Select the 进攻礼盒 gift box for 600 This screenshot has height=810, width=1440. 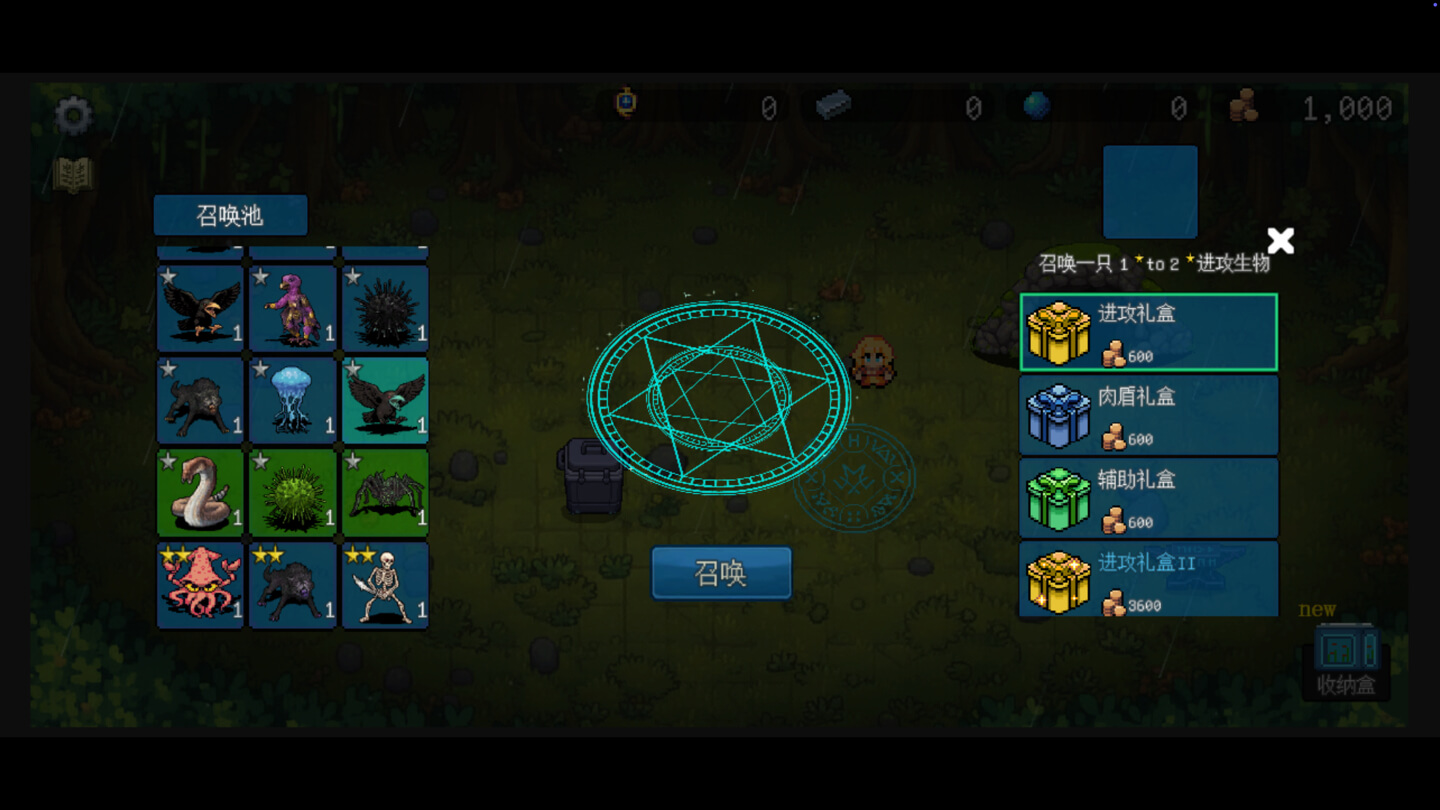[x=1148, y=332]
